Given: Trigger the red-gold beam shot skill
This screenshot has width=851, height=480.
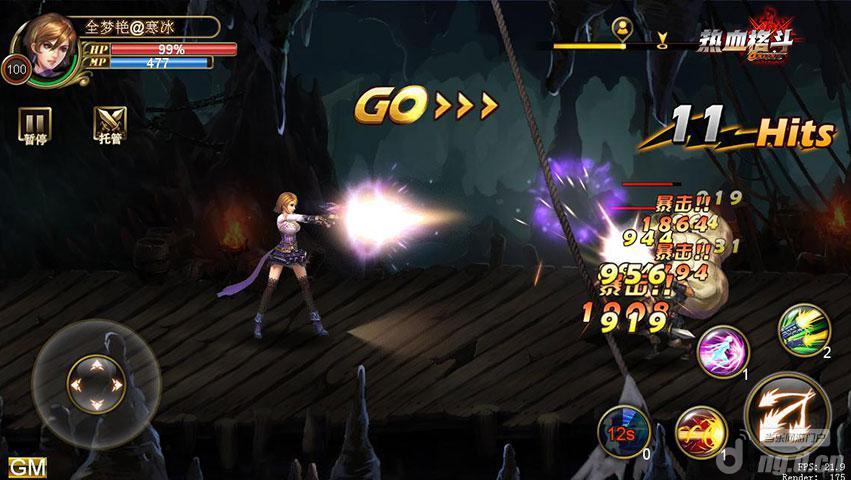Looking at the screenshot, I should pos(700,432).
